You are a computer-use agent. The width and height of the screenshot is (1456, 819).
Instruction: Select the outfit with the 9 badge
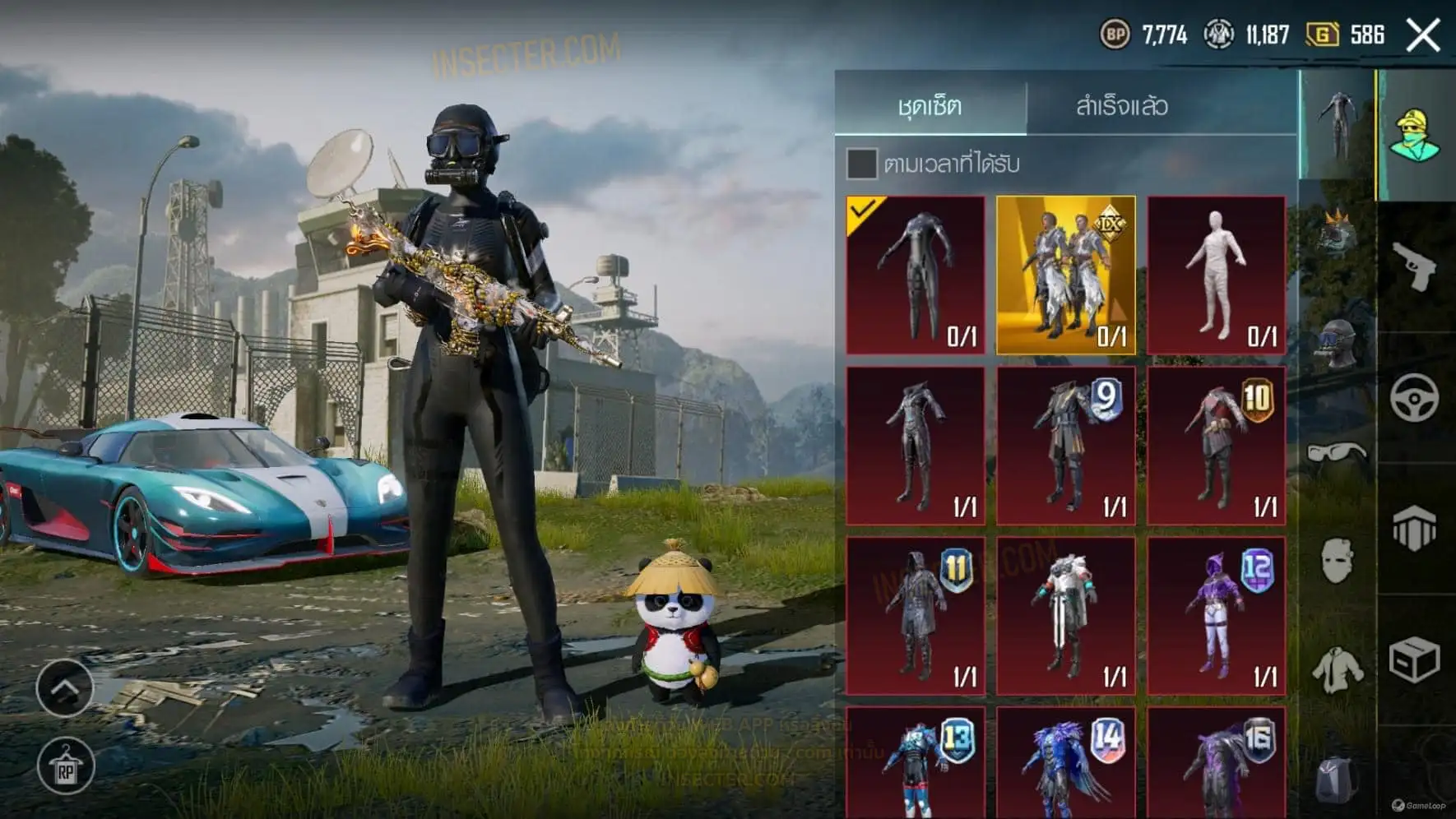[x=1066, y=446]
